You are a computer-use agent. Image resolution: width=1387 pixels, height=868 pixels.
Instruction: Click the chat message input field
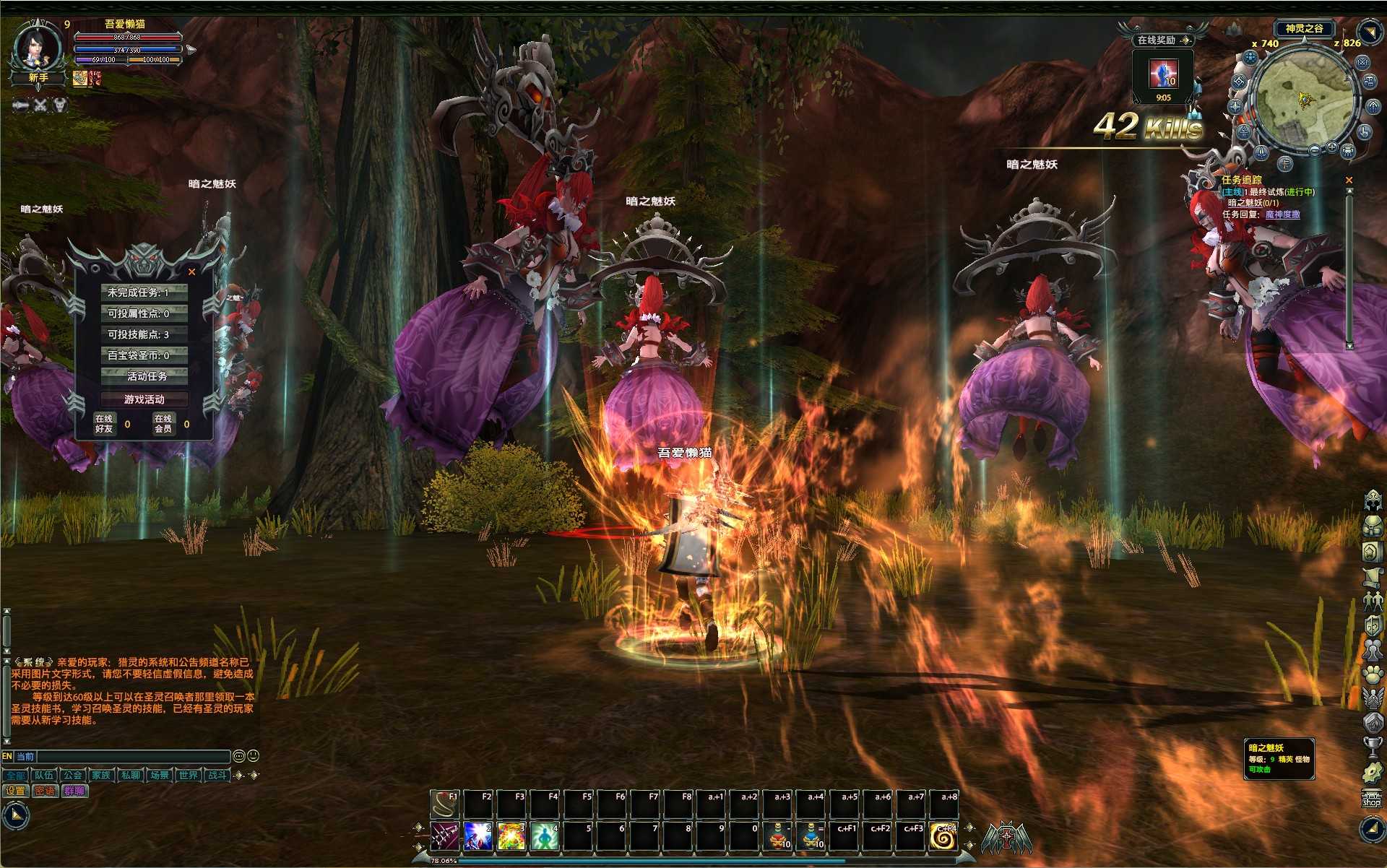[133, 756]
